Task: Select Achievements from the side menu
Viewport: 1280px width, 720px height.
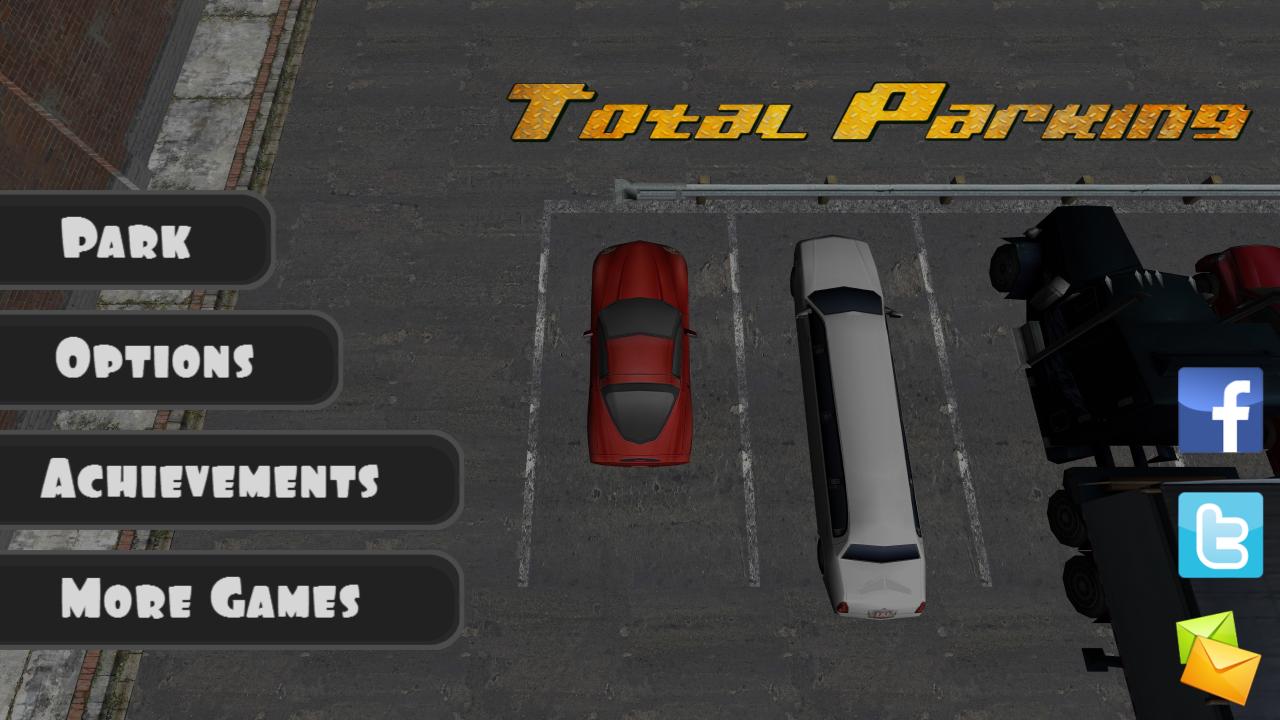Action: tap(213, 481)
